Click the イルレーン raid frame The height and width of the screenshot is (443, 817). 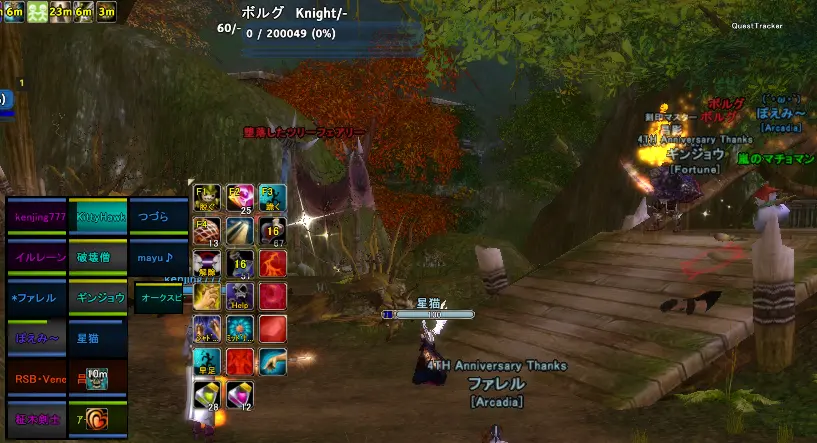coord(38,257)
